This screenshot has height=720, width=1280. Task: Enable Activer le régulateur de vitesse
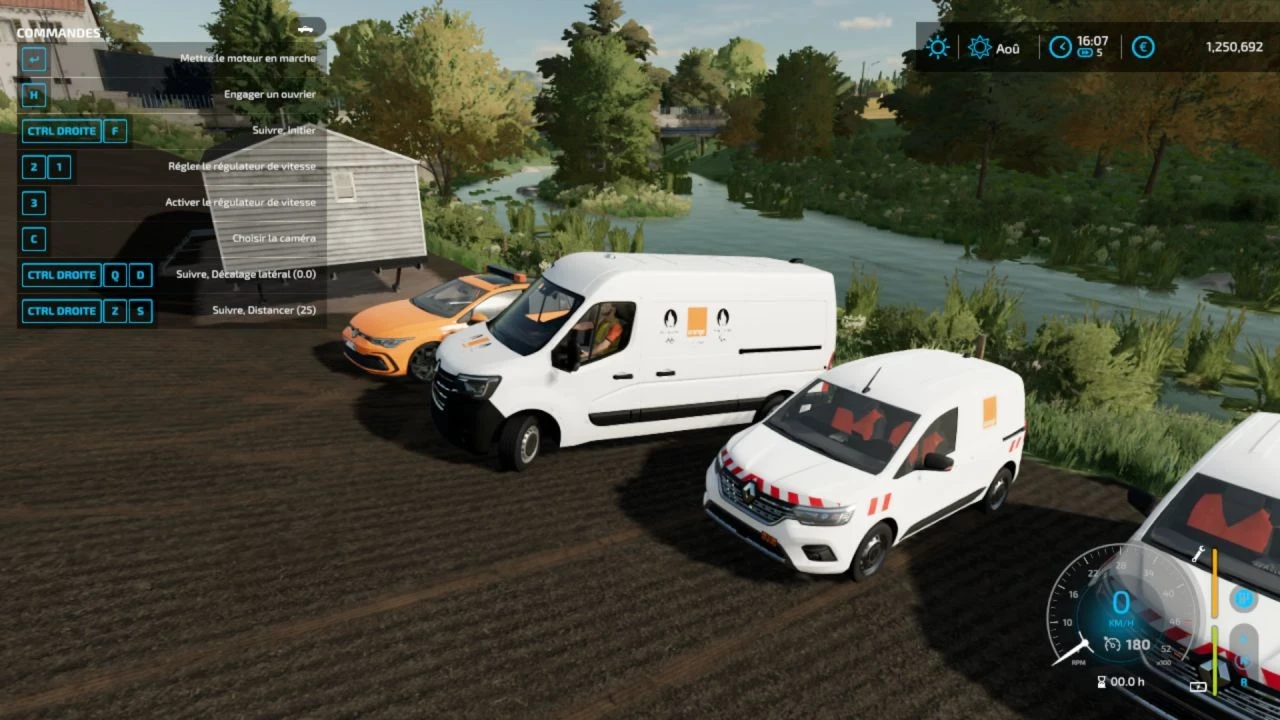pyautogui.click(x=240, y=202)
